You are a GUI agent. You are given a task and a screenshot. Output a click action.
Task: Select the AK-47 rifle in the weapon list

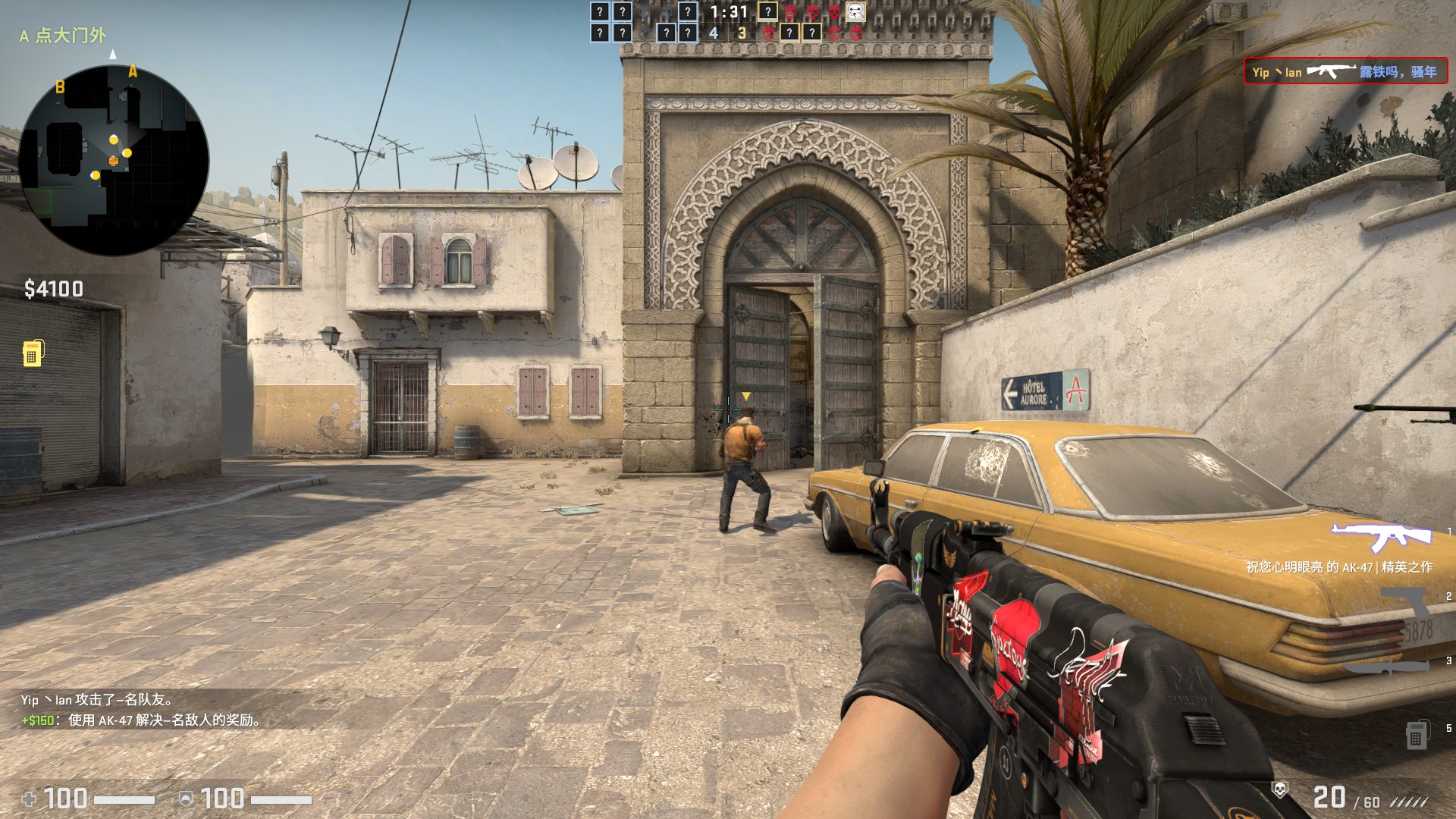(1381, 538)
